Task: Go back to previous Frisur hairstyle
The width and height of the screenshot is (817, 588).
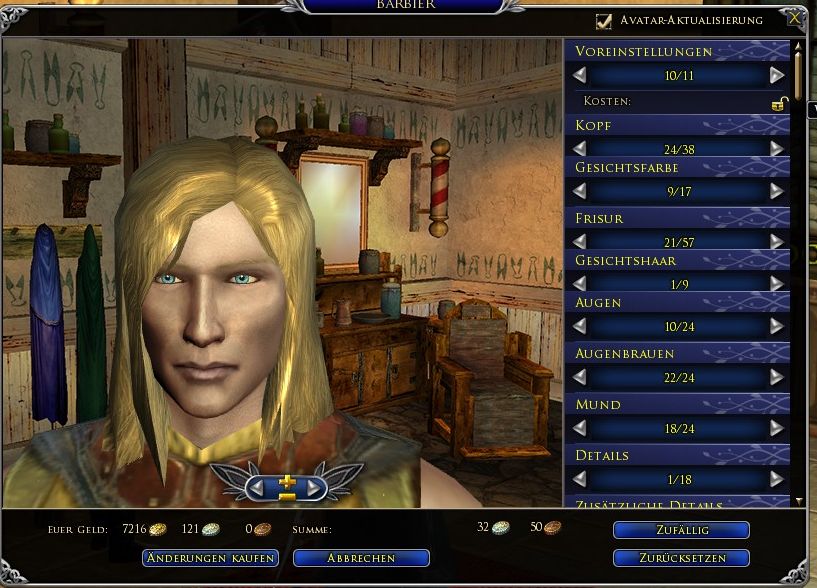Action: pyautogui.click(x=580, y=241)
